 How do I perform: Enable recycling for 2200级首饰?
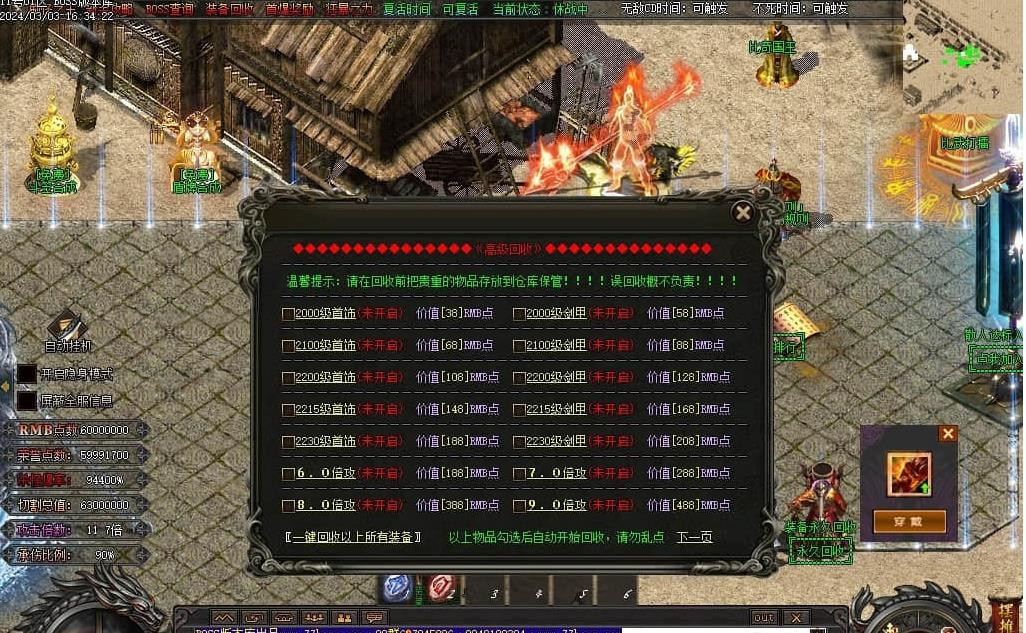(x=288, y=378)
